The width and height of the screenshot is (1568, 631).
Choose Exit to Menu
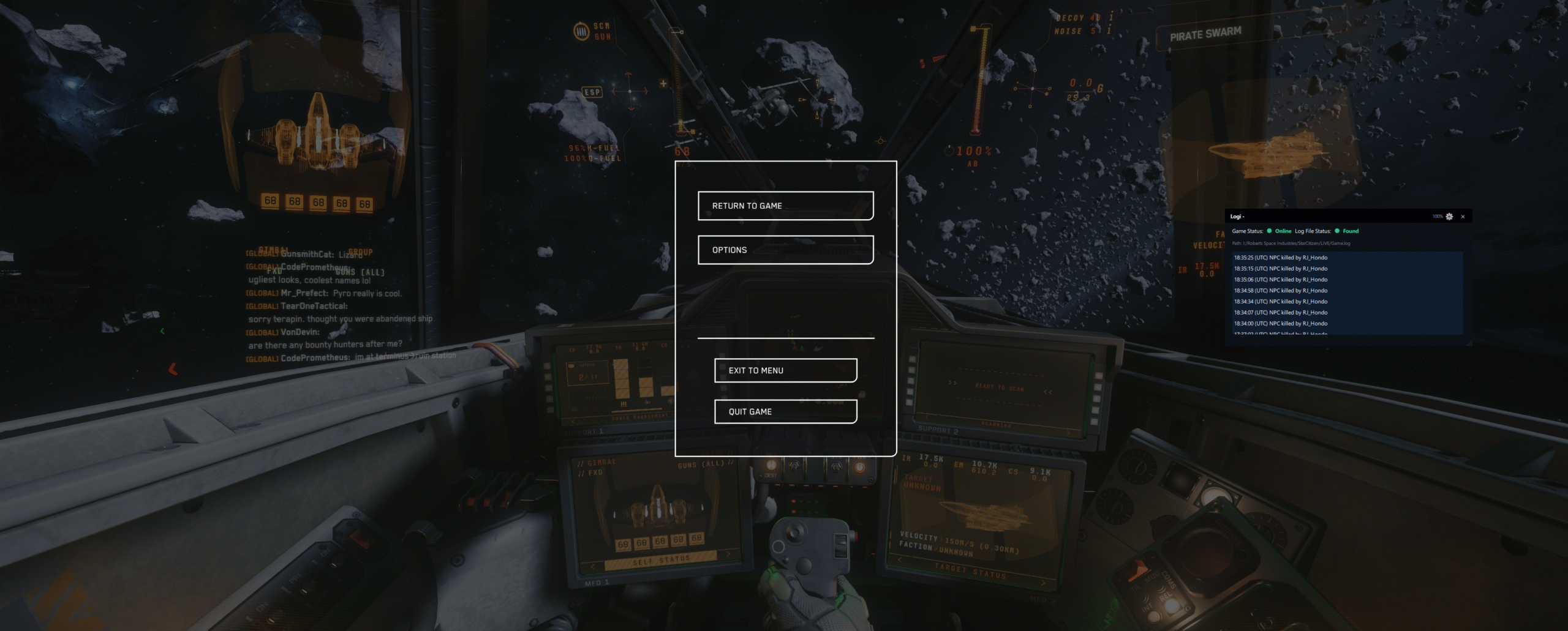[785, 370]
